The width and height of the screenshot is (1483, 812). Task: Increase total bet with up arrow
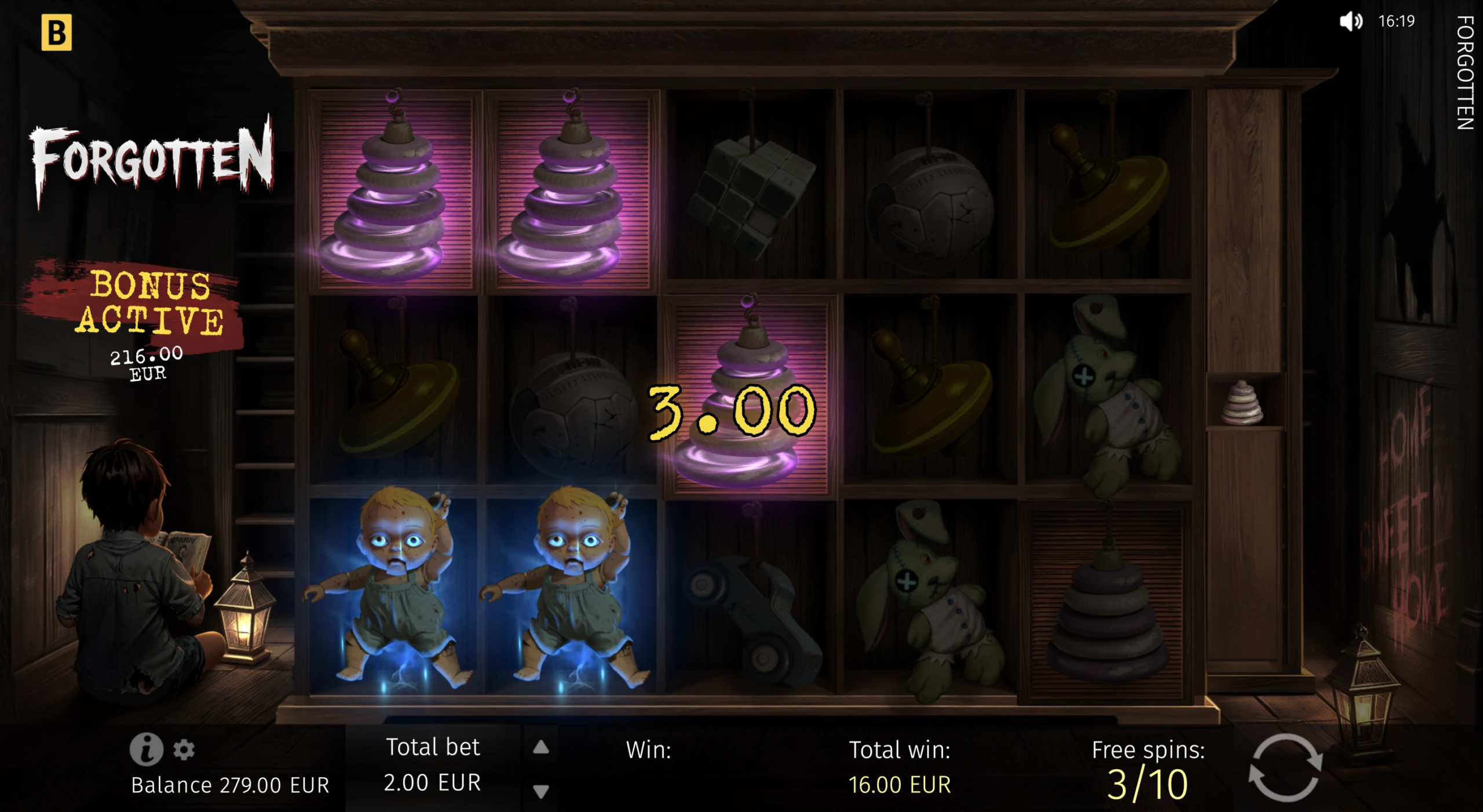pos(540,747)
